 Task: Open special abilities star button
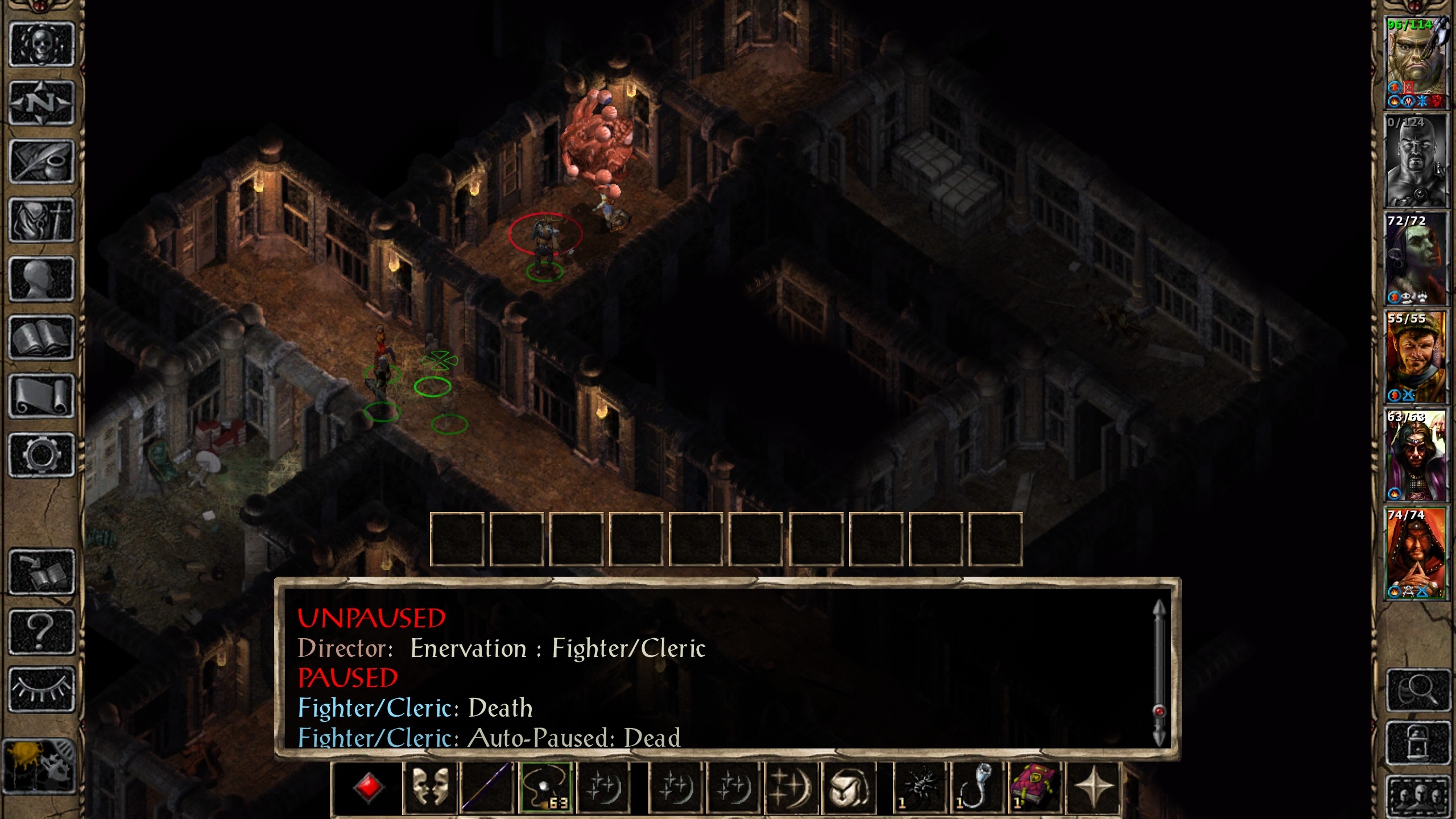(x=1093, y=788)
